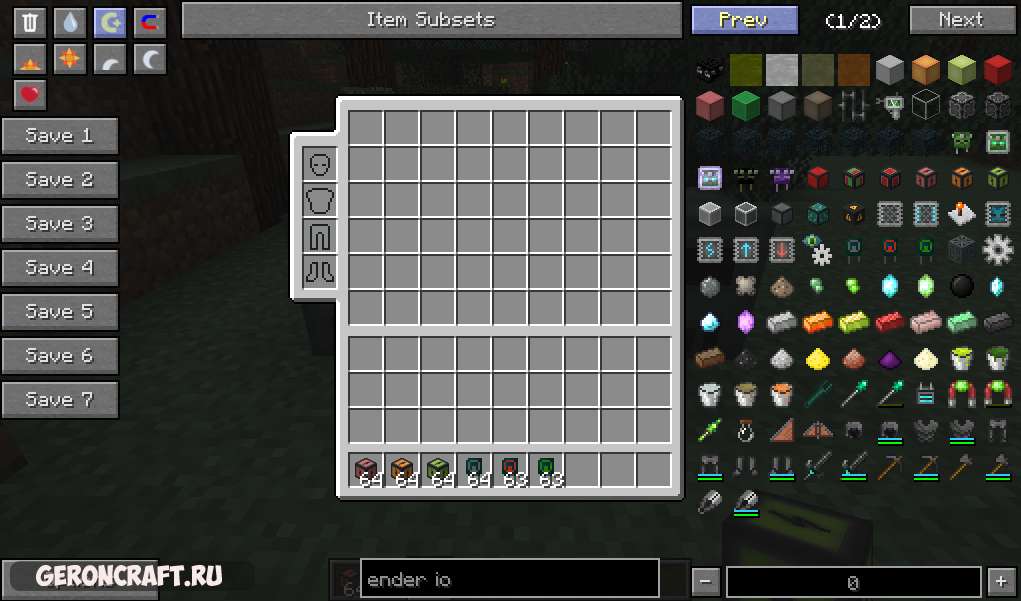This screenshot has width=1021, height=601.
Task: Click the Save 1 button
Action: click(x=60, y=136)
